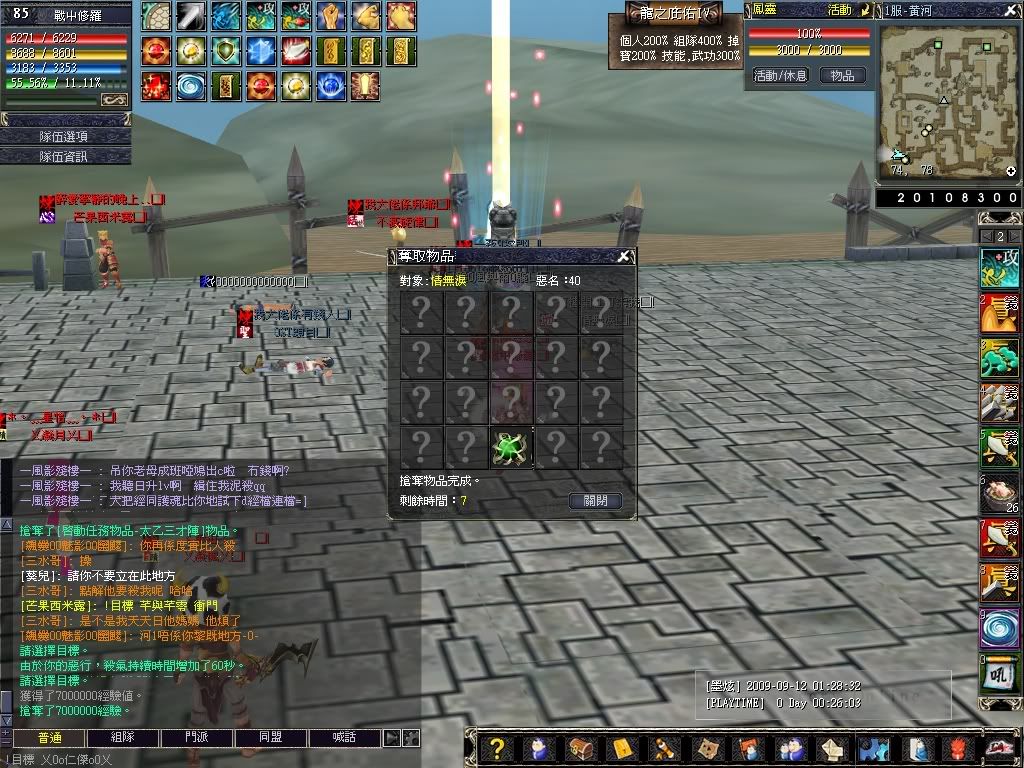This screenshot has width=1024, height=768.
Task: Open help via the question mark icon
Action: pyautogui.click(x=497, y=748)
